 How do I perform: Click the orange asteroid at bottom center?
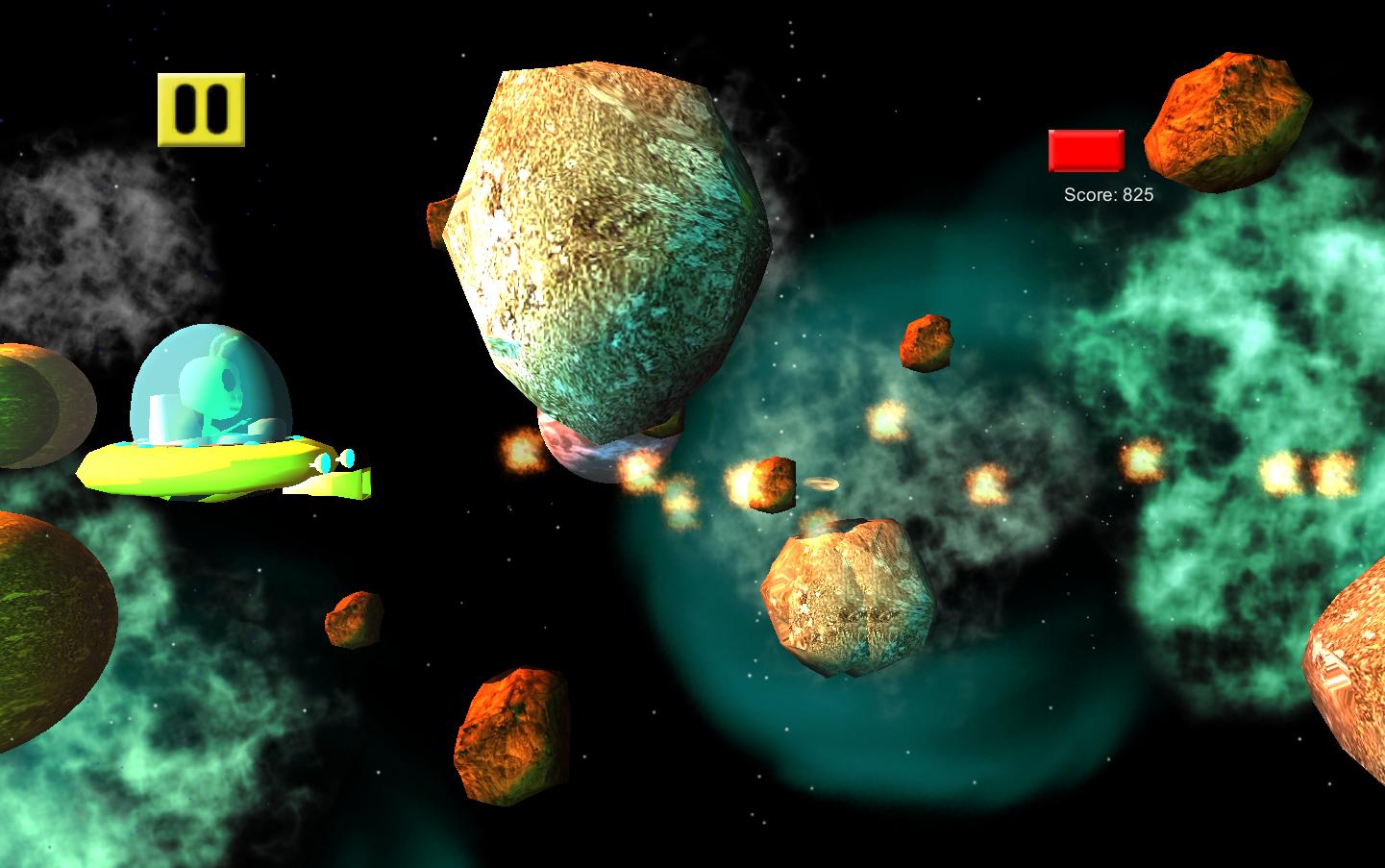coord(512,735)
